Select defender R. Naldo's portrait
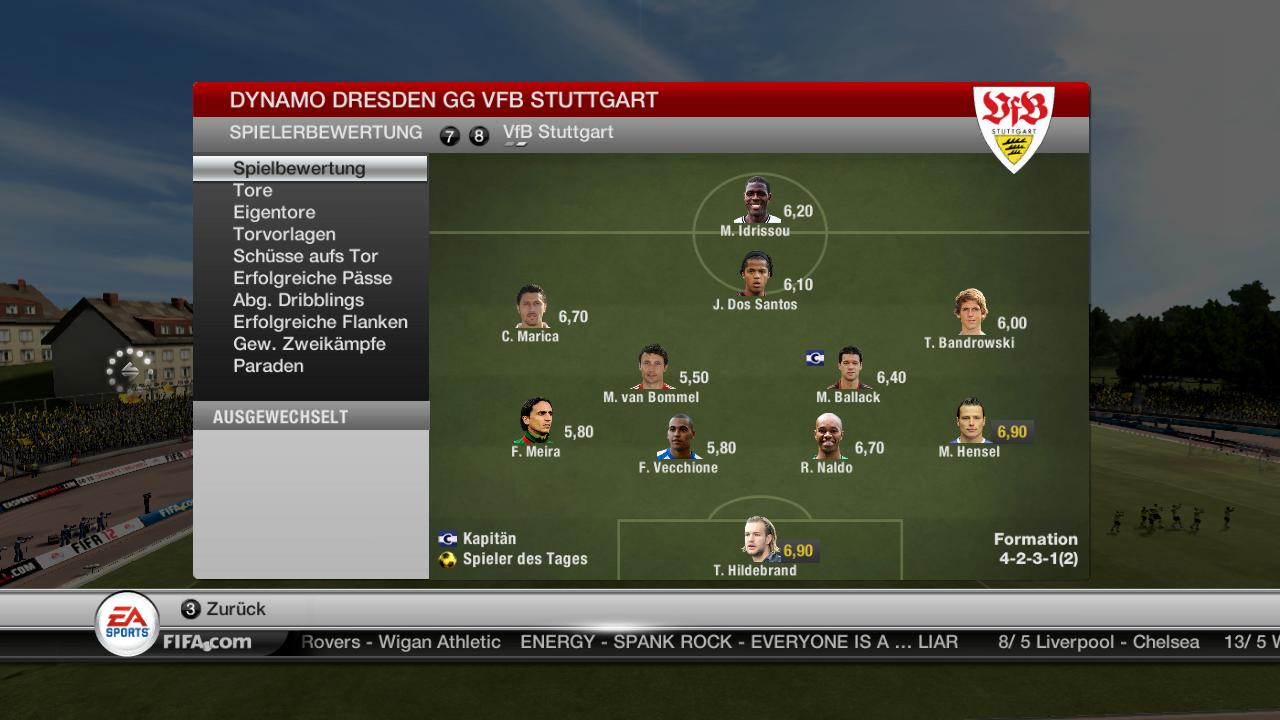The image size is (1280, 720). [827, 437]
